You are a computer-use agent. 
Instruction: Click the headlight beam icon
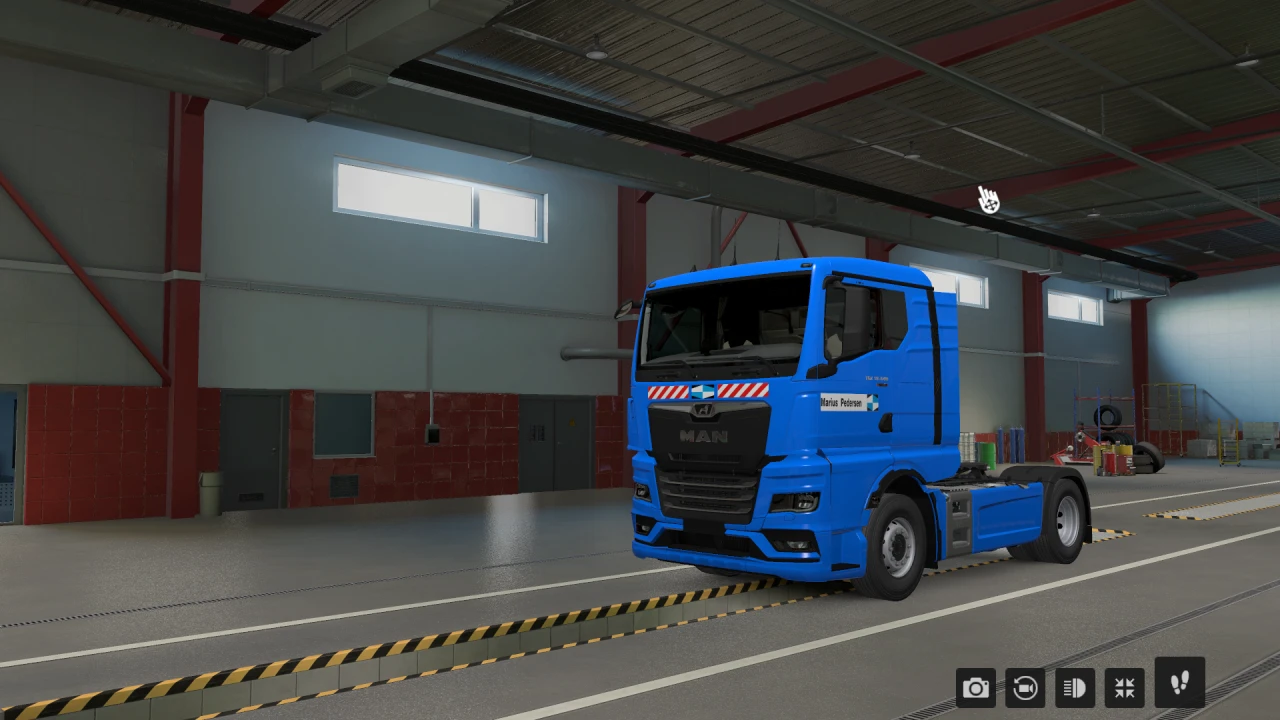click(x=1074, y=688)
